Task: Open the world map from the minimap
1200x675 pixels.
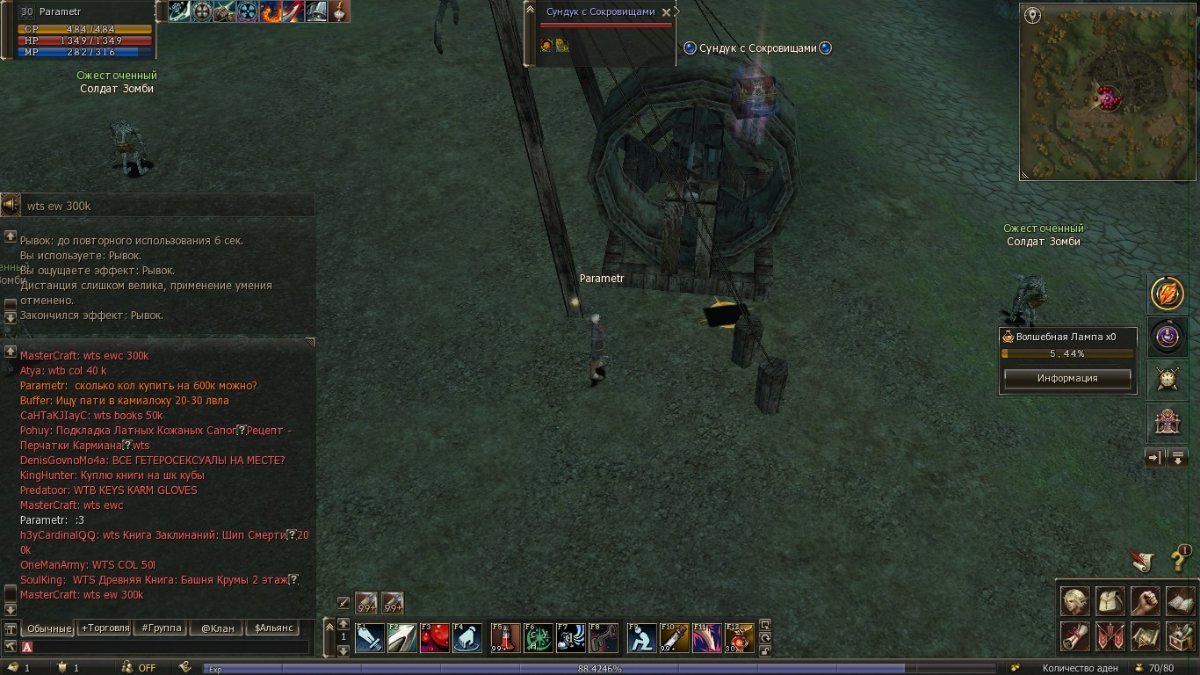Action: coord(1033,16)
